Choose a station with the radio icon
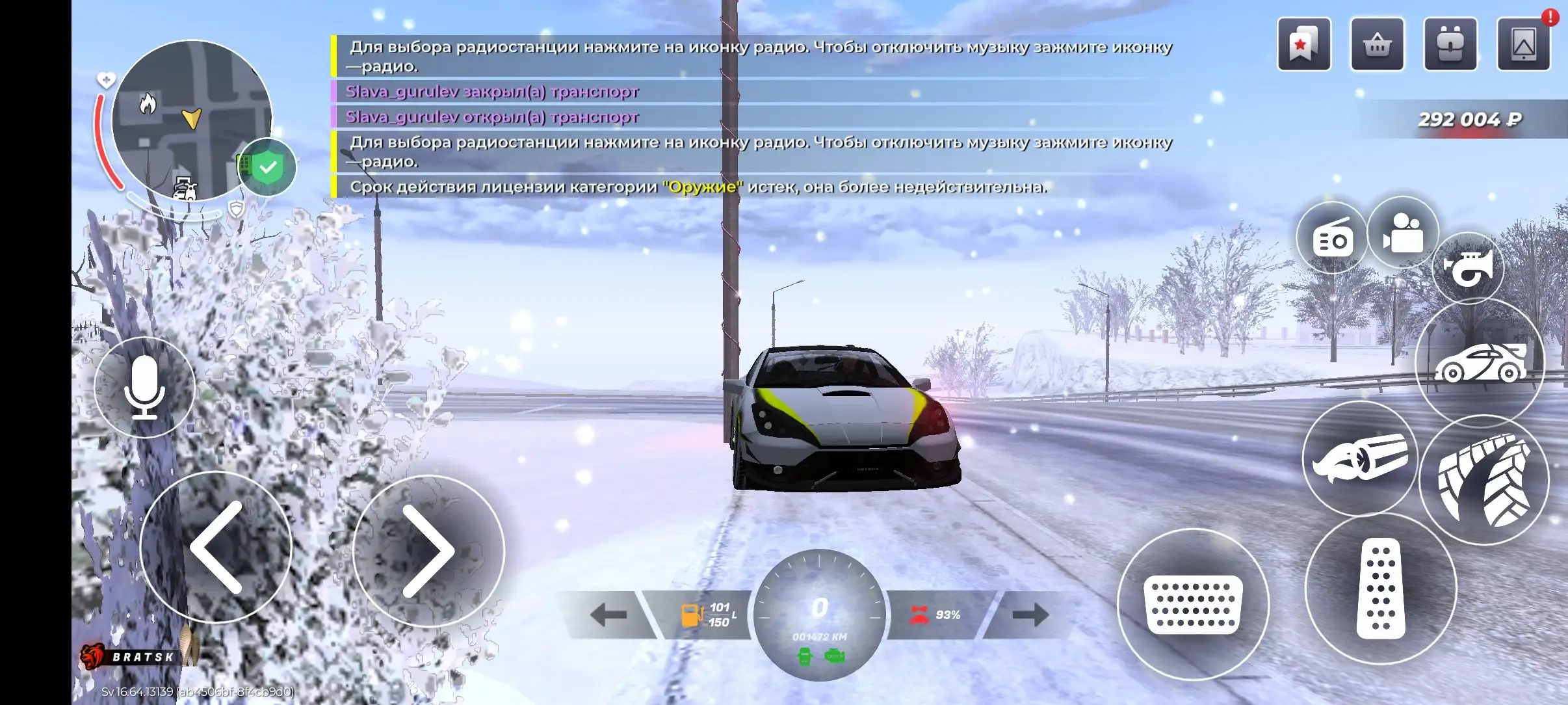 tap(1332, 239)
